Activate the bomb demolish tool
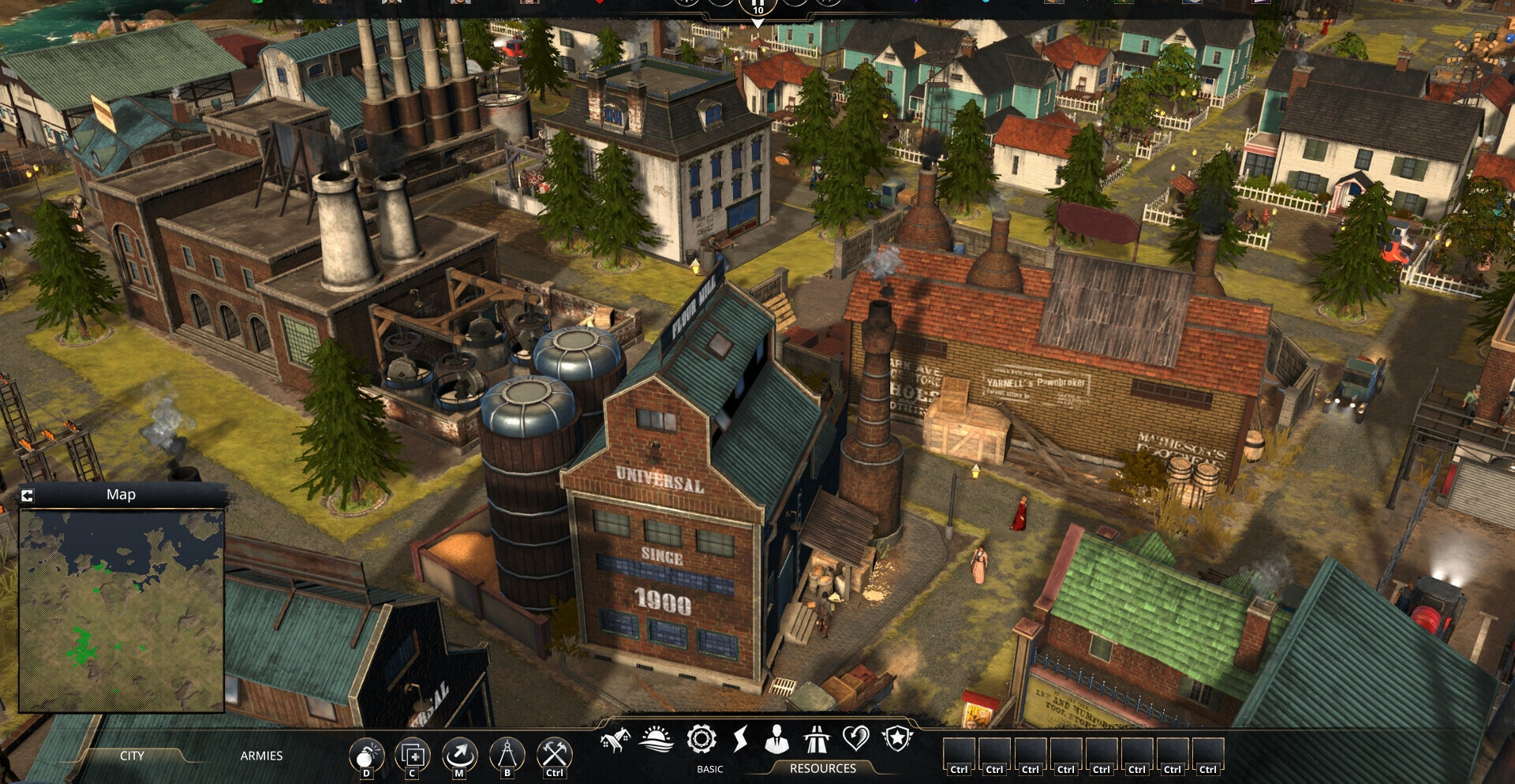This screenshot has width=1515, height=784. (365, 756)
